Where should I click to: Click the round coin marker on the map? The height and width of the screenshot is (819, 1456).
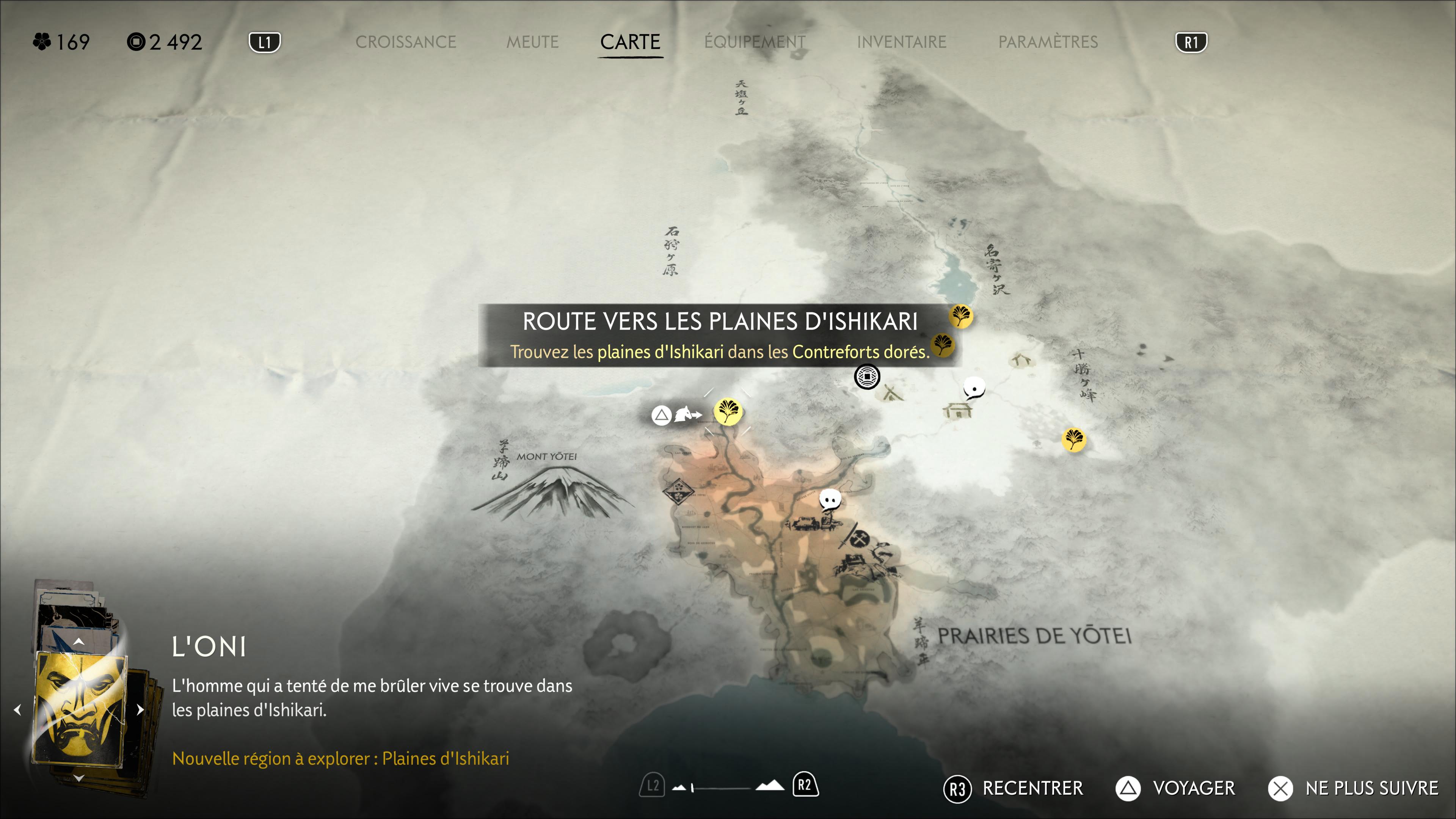click(866, 377)
